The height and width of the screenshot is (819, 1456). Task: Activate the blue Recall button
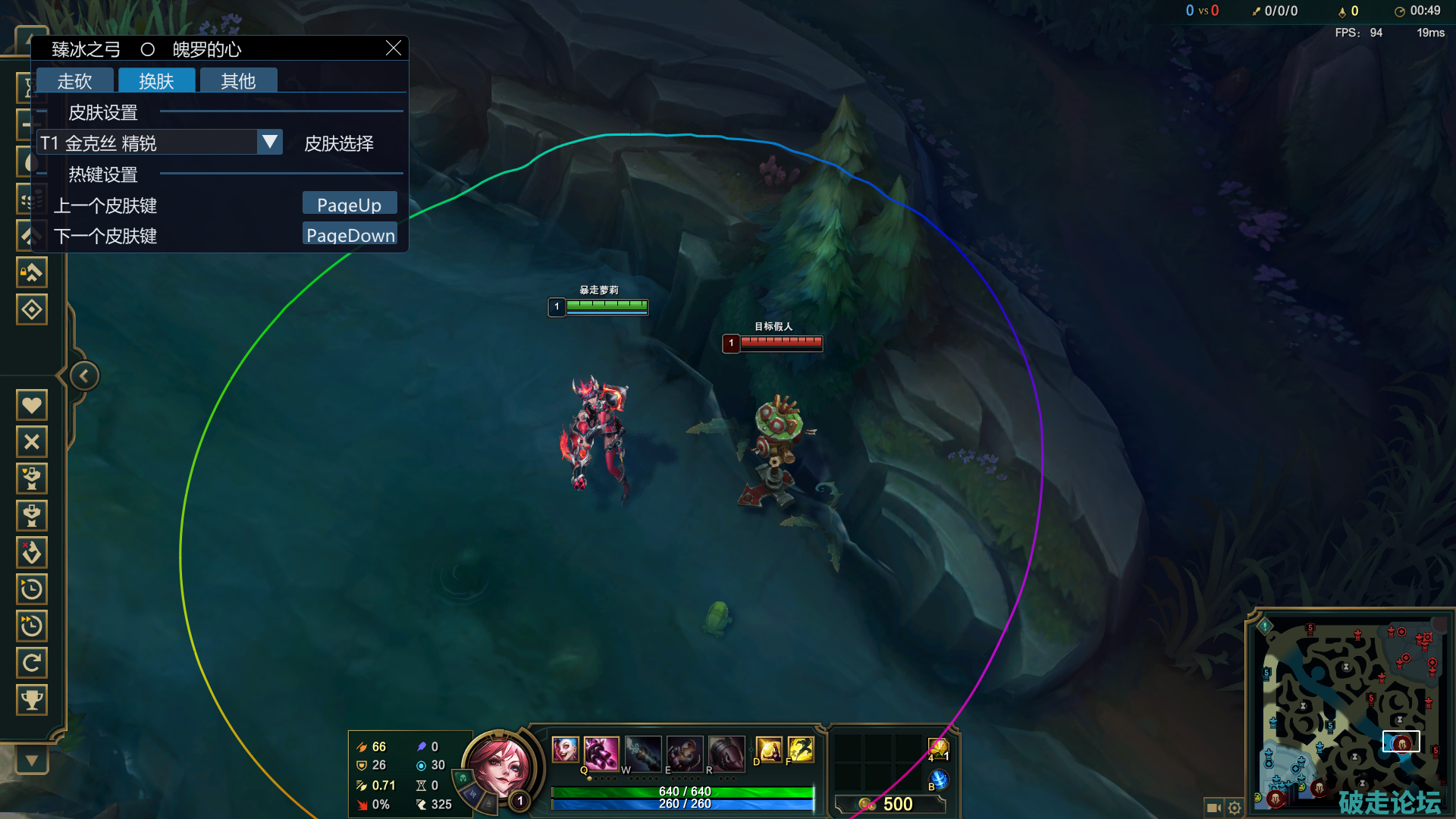(x=939, y=779)
